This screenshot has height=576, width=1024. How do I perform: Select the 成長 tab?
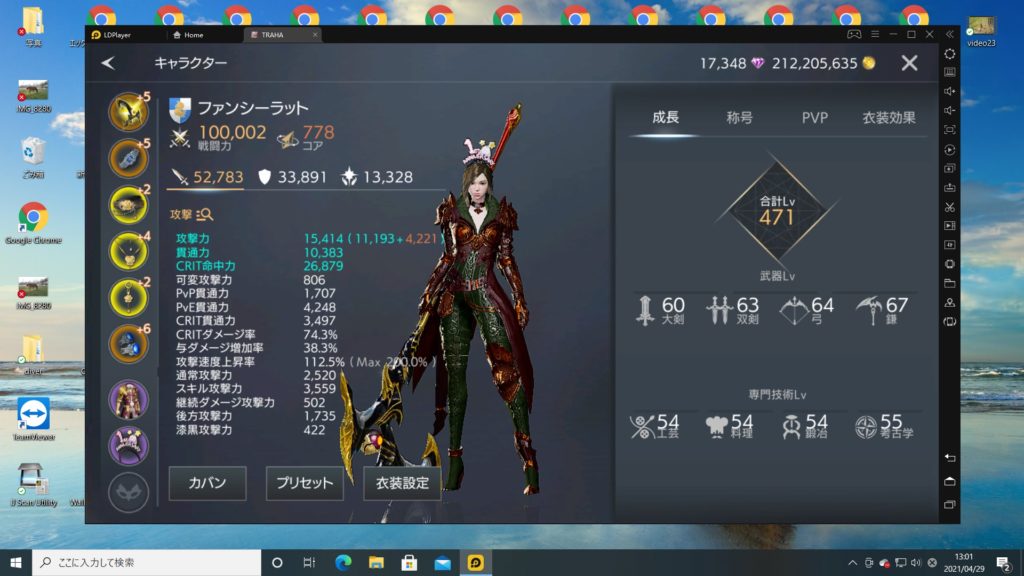tap(665, 118)
